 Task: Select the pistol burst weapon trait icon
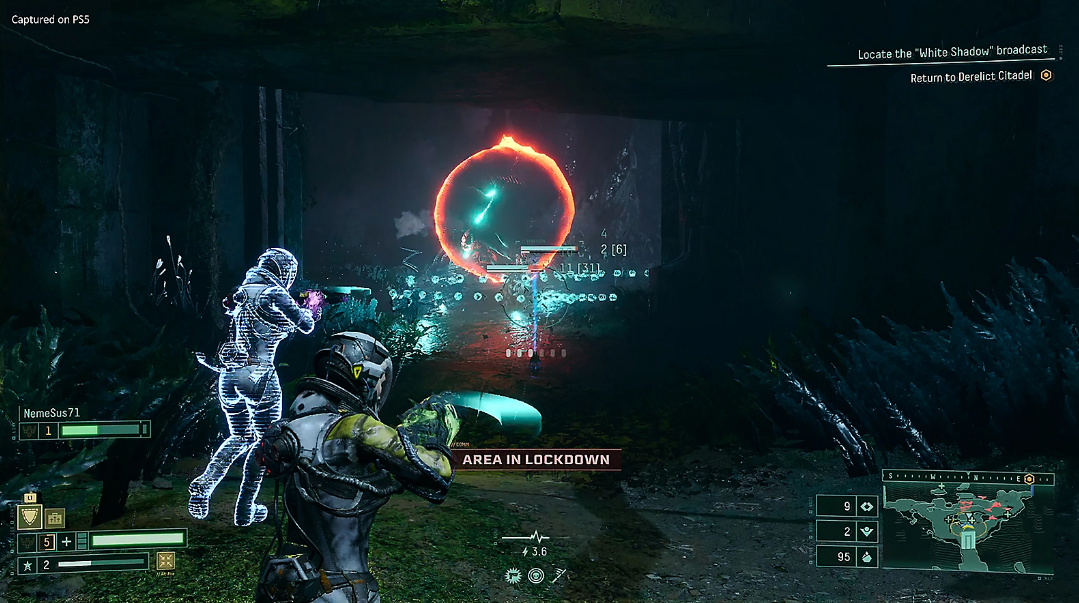click(514, 575)
